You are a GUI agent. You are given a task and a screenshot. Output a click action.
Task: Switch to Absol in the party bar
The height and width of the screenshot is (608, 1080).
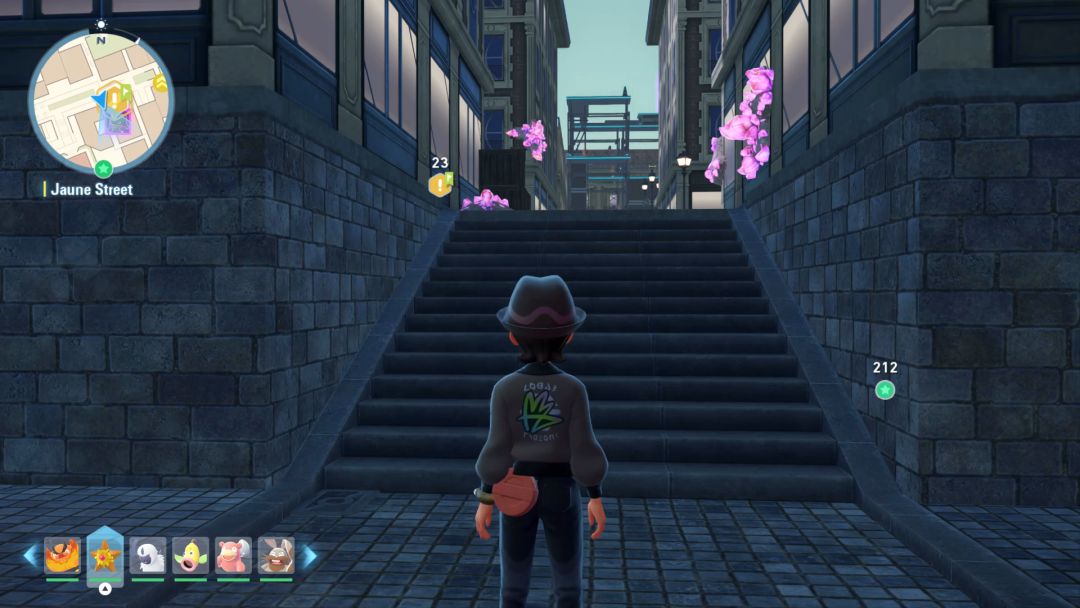[x=147, y=555]
